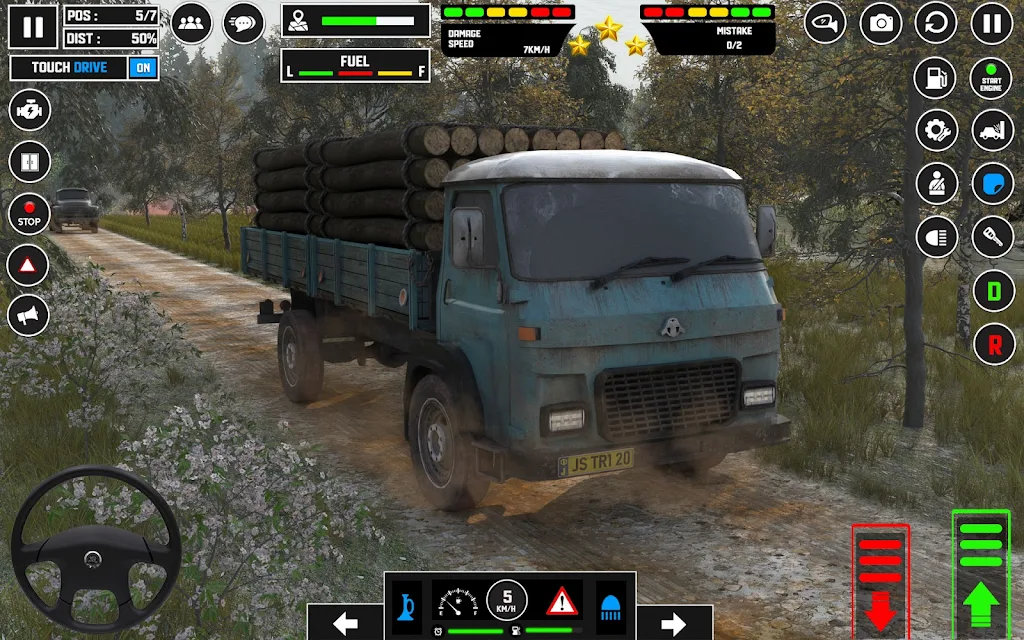Switch camera with the camera icon
Screen dimensions: 1024x640
click(x=881, y=24)
